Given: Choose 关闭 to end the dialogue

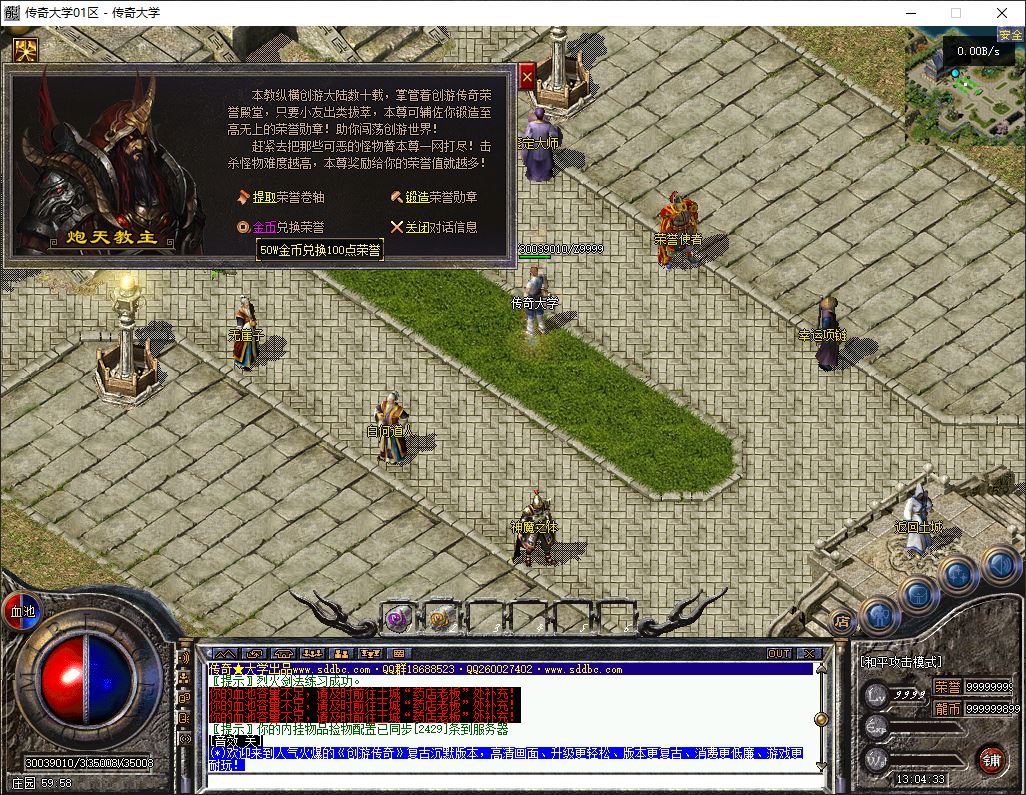Looking at the screenshot, I should pyautogui.click(x=417, y=228).
